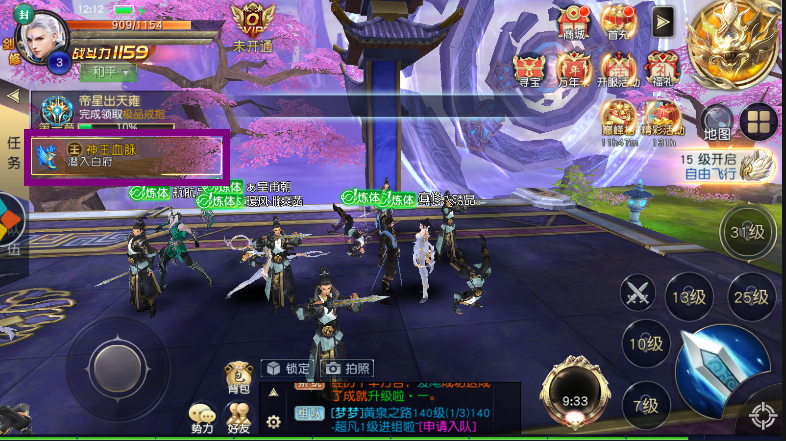Collapse the top icon bar with arrow button
Viewport: 786px width, 441px height.
point(662,20)
